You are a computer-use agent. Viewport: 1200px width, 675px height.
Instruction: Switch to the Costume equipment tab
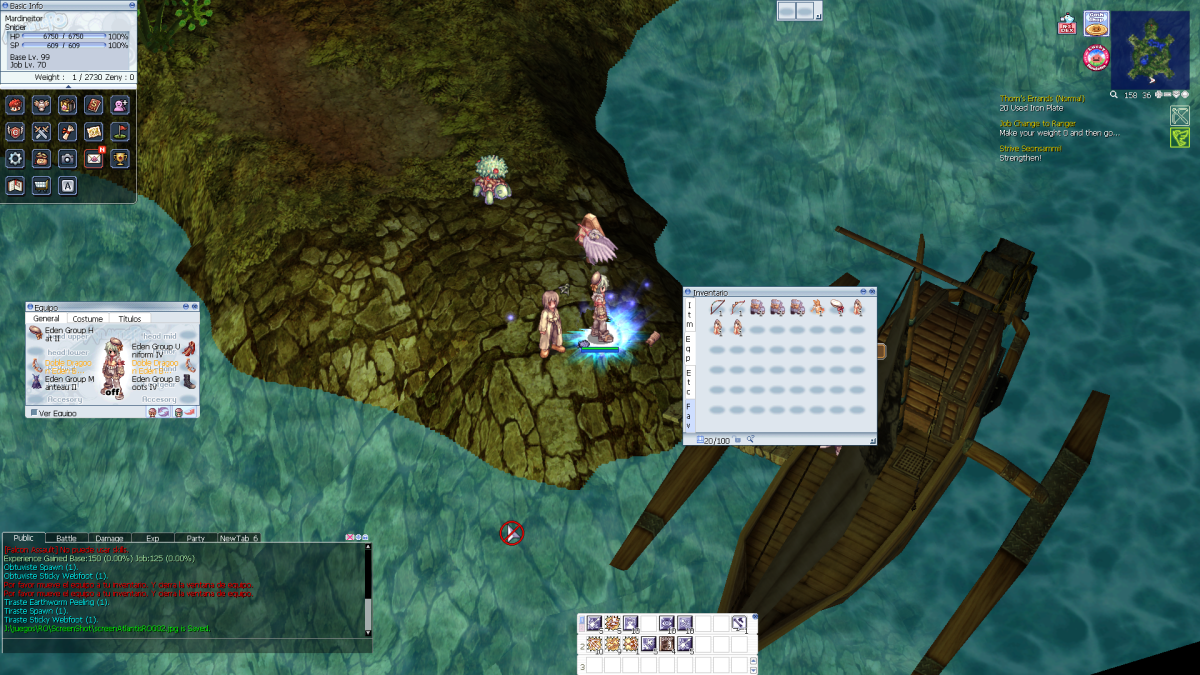pyautogui.click(x=87, y=319)
